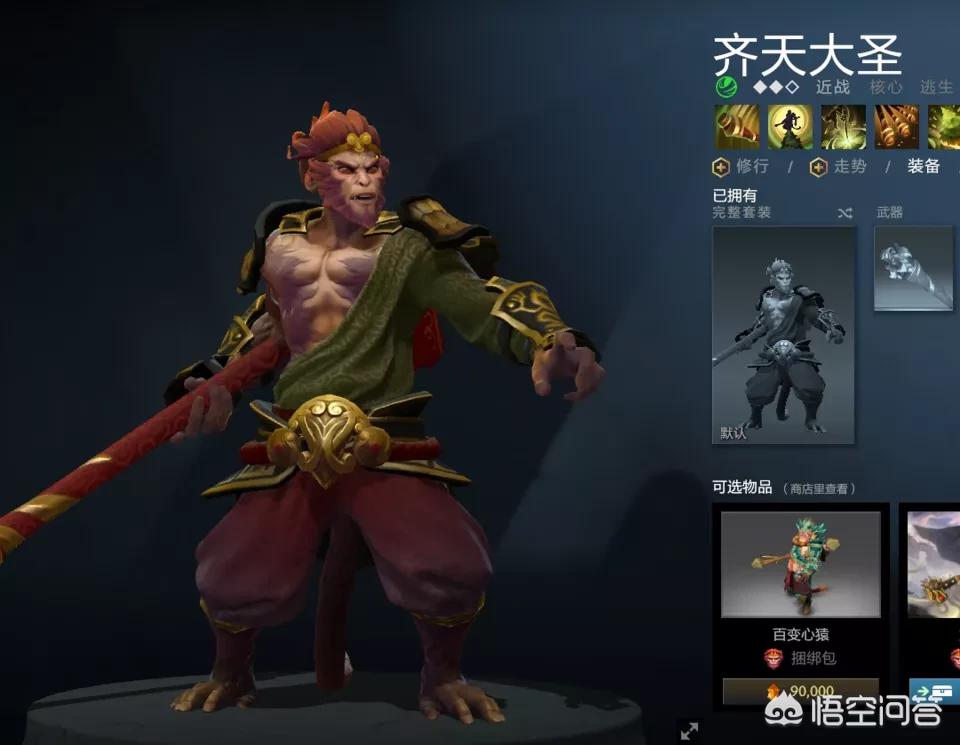Click the shuffle icon beside 完整套装
The height and width of the screenshot is (745, 960).
[844, 213]
